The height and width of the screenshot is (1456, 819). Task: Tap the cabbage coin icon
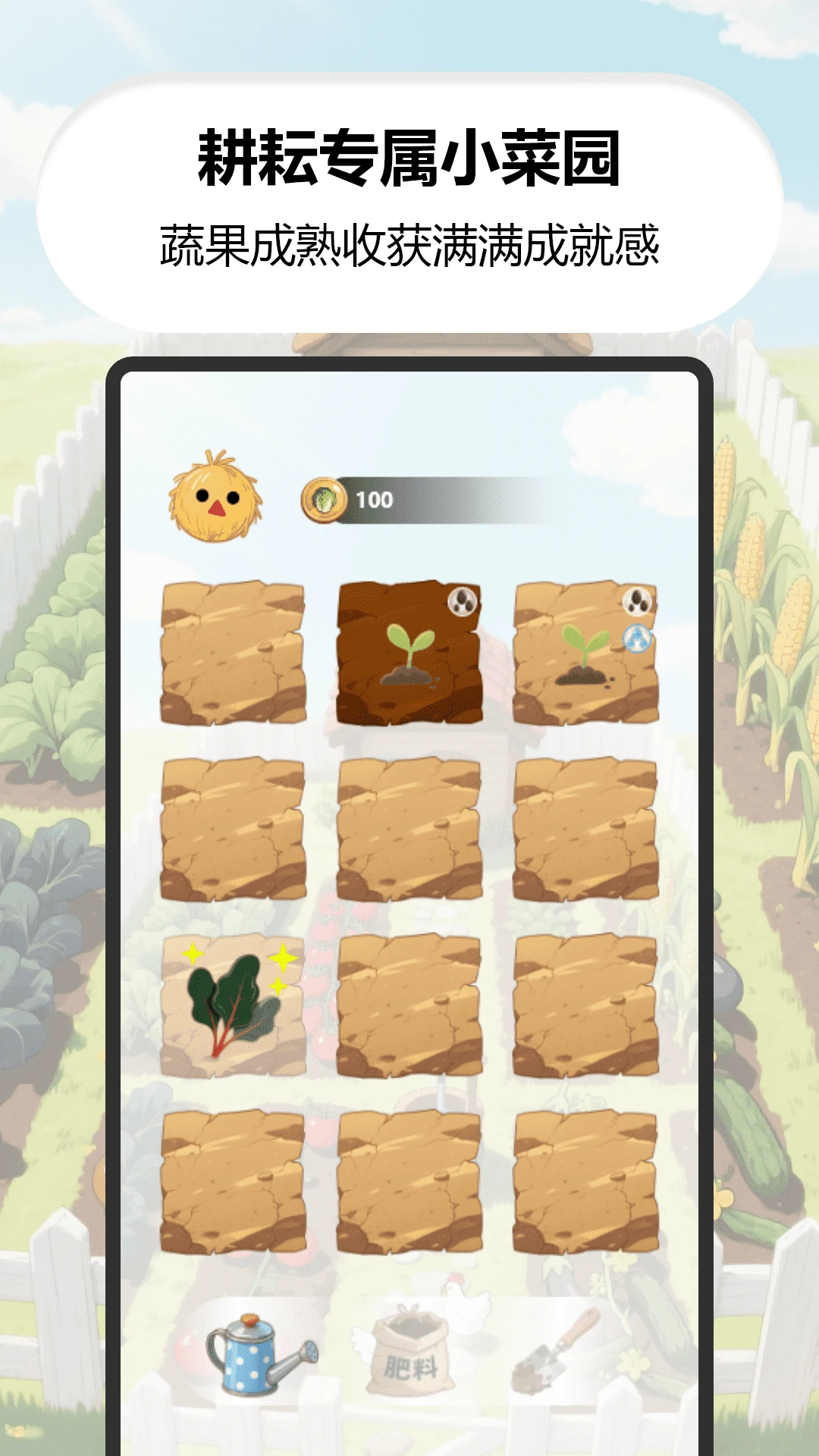point(324,500)
